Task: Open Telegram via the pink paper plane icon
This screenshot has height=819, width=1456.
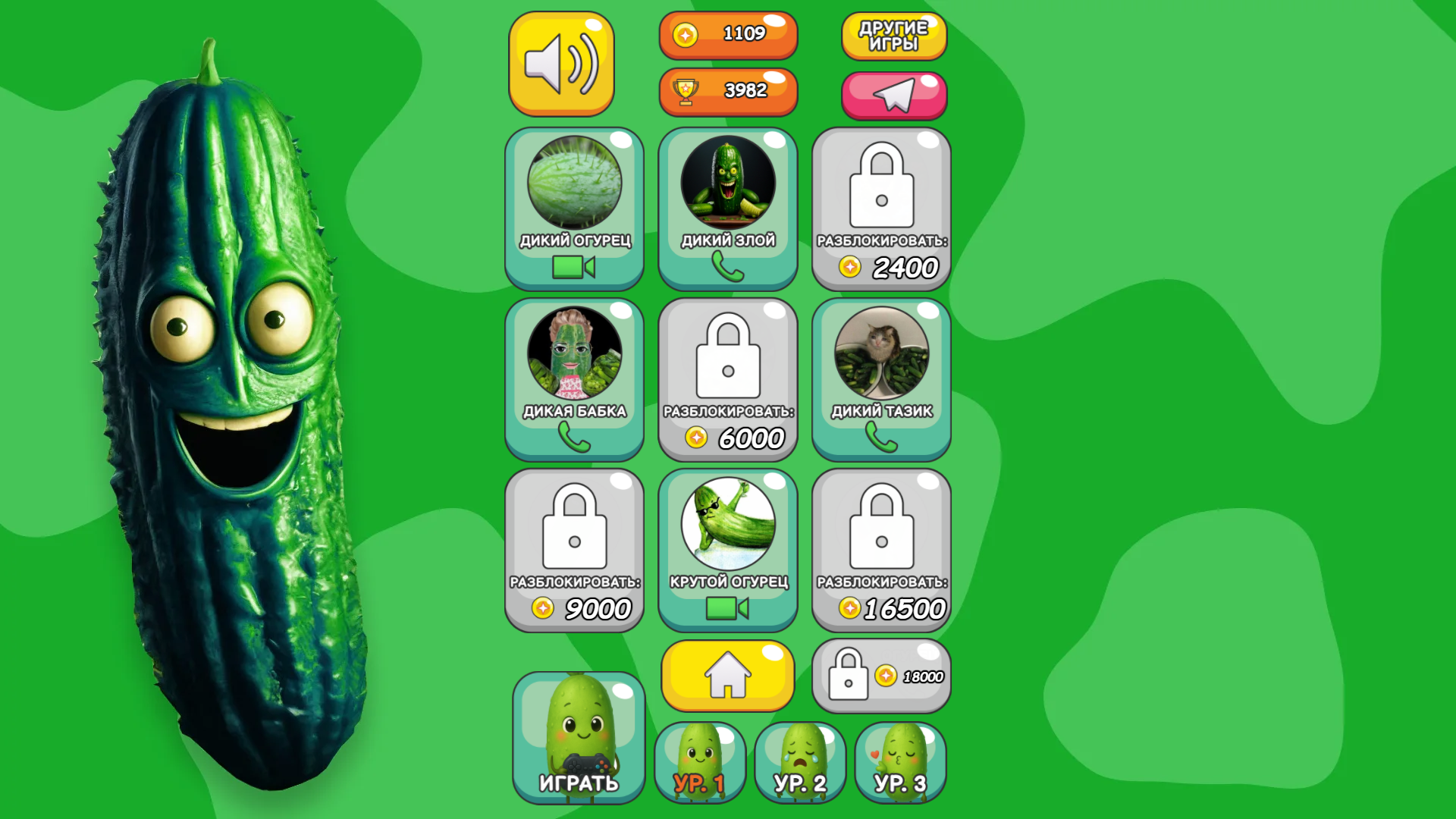Action: pyautogui.click(x=893, y=95)
